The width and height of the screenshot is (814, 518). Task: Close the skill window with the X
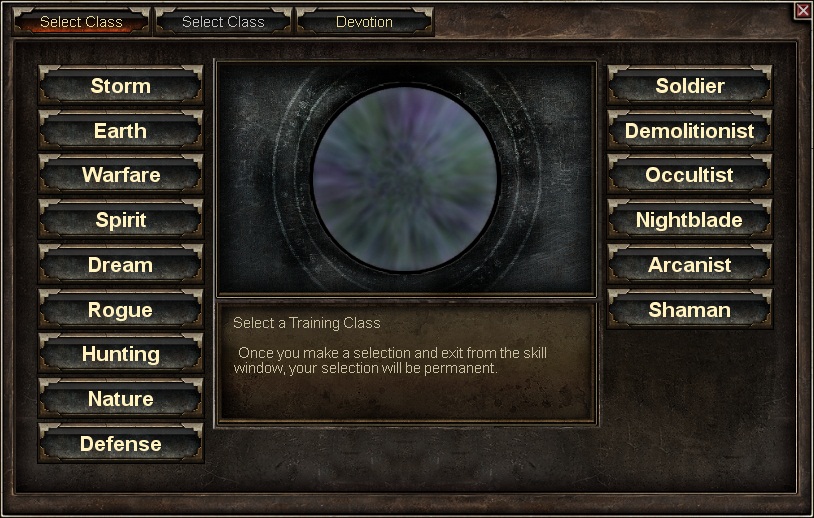[x=802, y=10]
